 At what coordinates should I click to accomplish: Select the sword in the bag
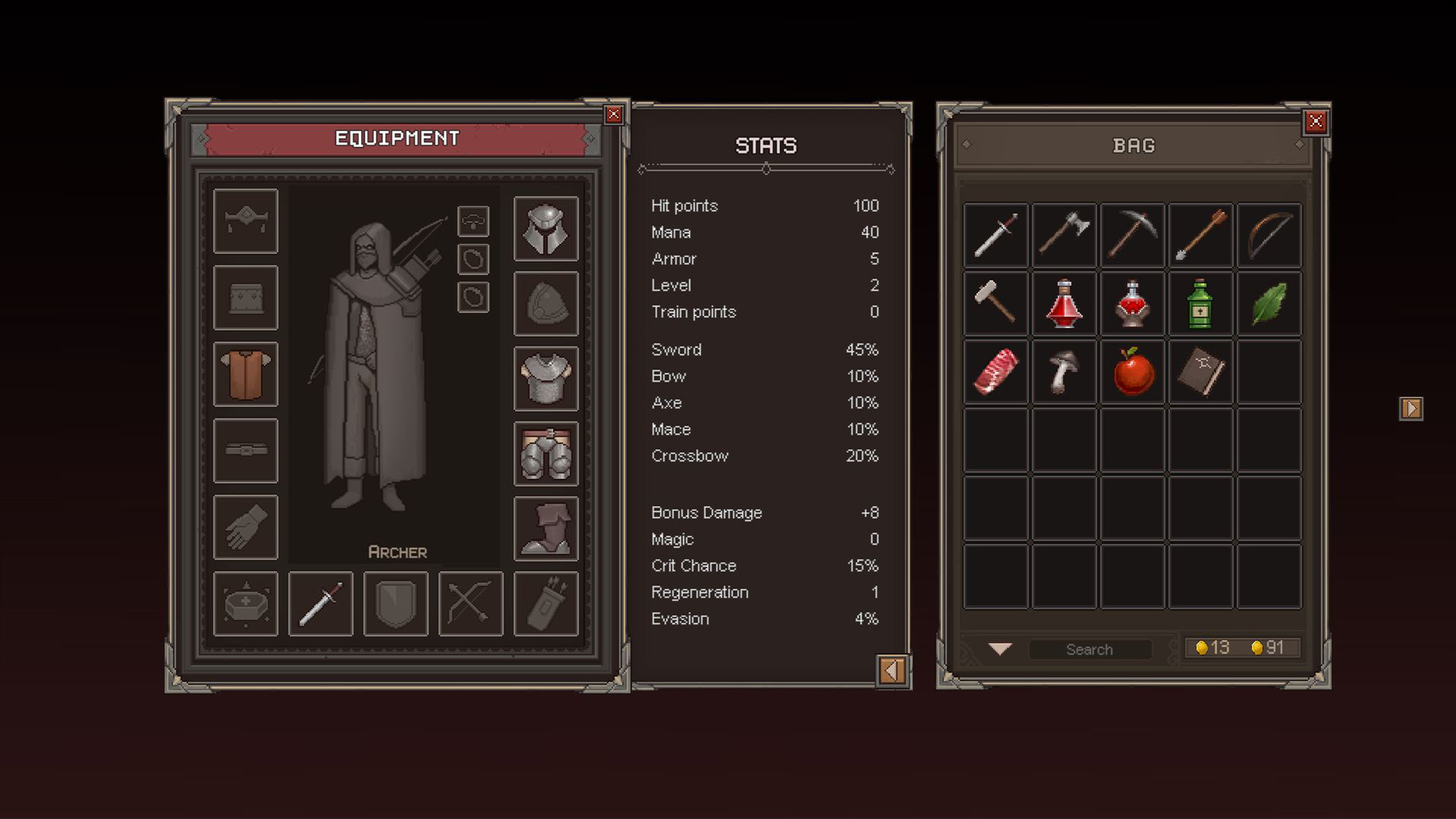point(996,235)
